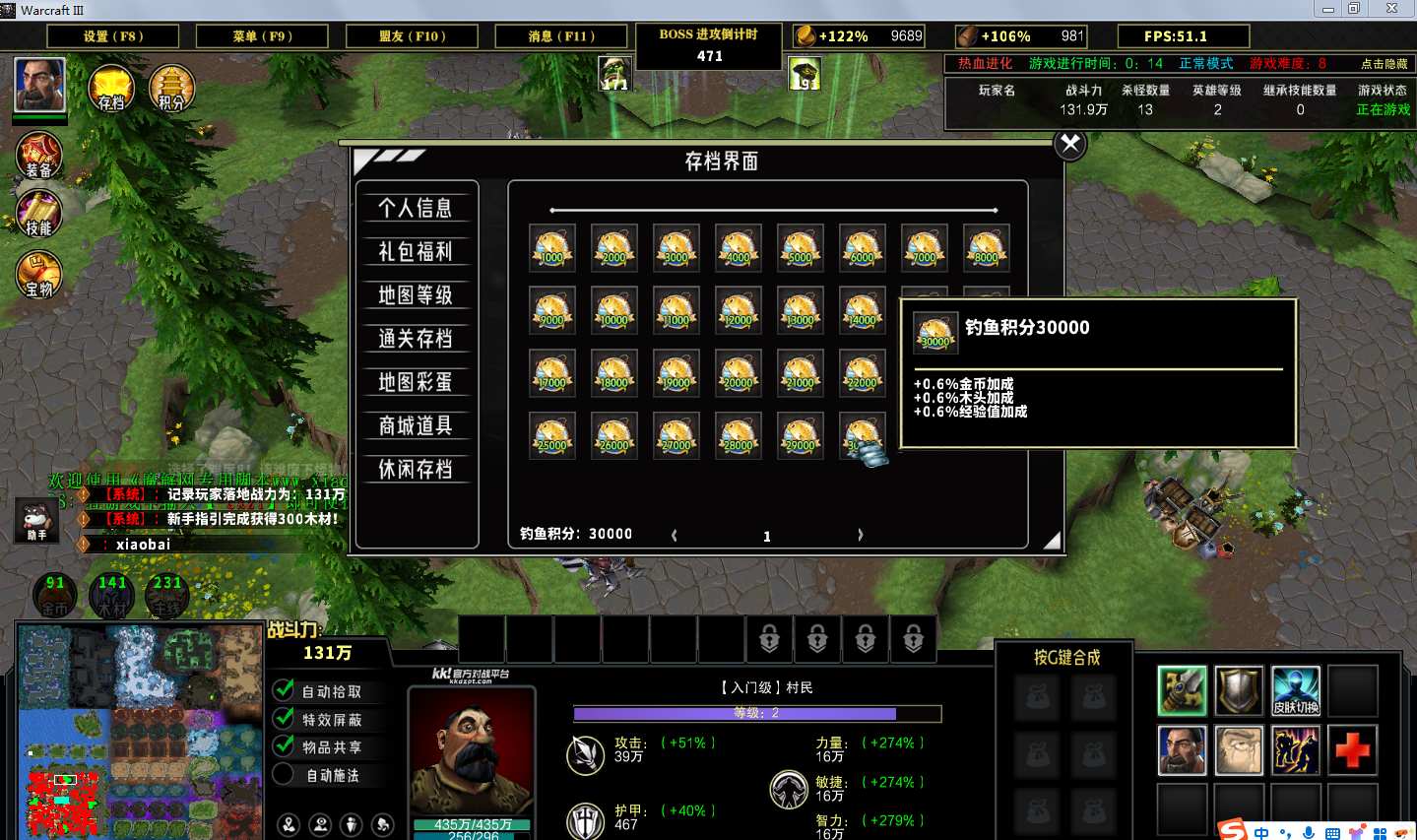The height and width of the screenshot is (840, 1417).
Task: Select the 地图等级 tab
Action: [416, 295]
